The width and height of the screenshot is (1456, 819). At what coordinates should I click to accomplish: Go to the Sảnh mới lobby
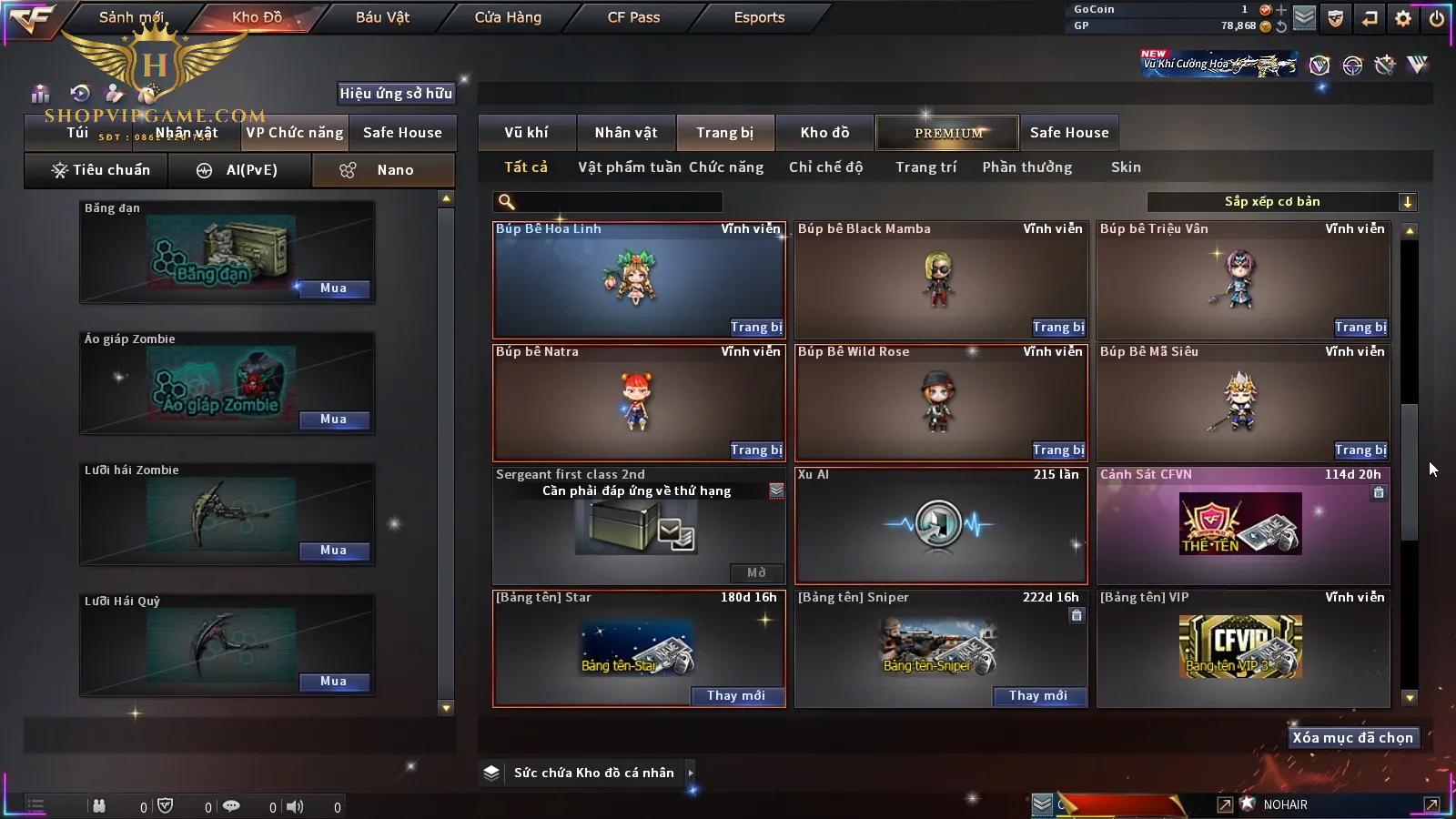point(131,17)
